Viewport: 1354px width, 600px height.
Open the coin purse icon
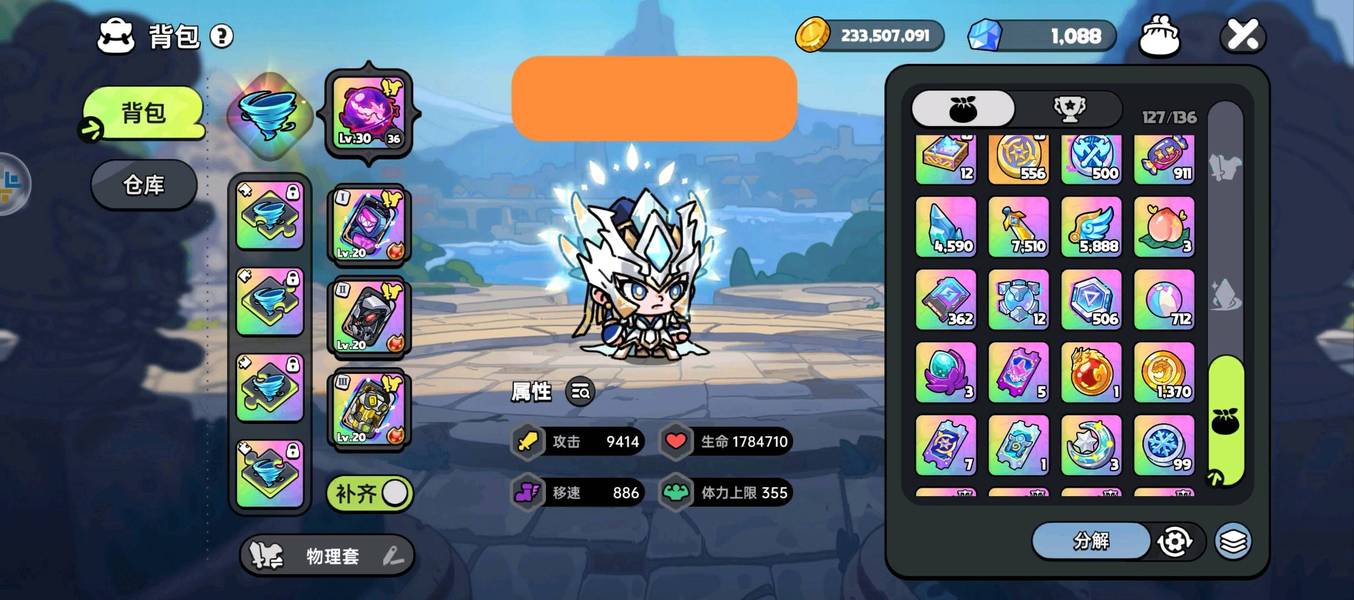point(1160,36)
